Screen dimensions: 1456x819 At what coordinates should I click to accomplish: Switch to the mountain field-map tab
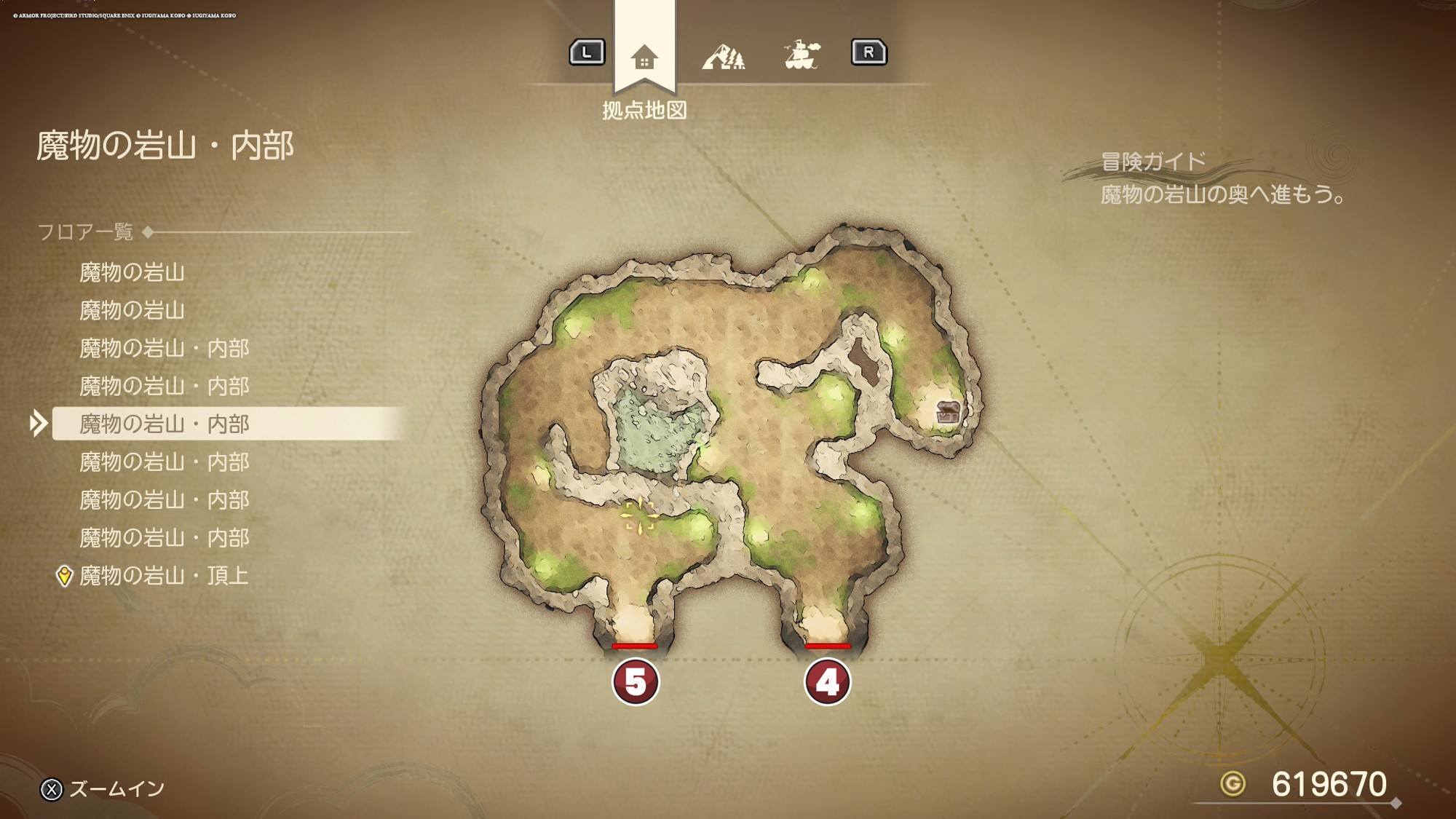click(723, 56)
